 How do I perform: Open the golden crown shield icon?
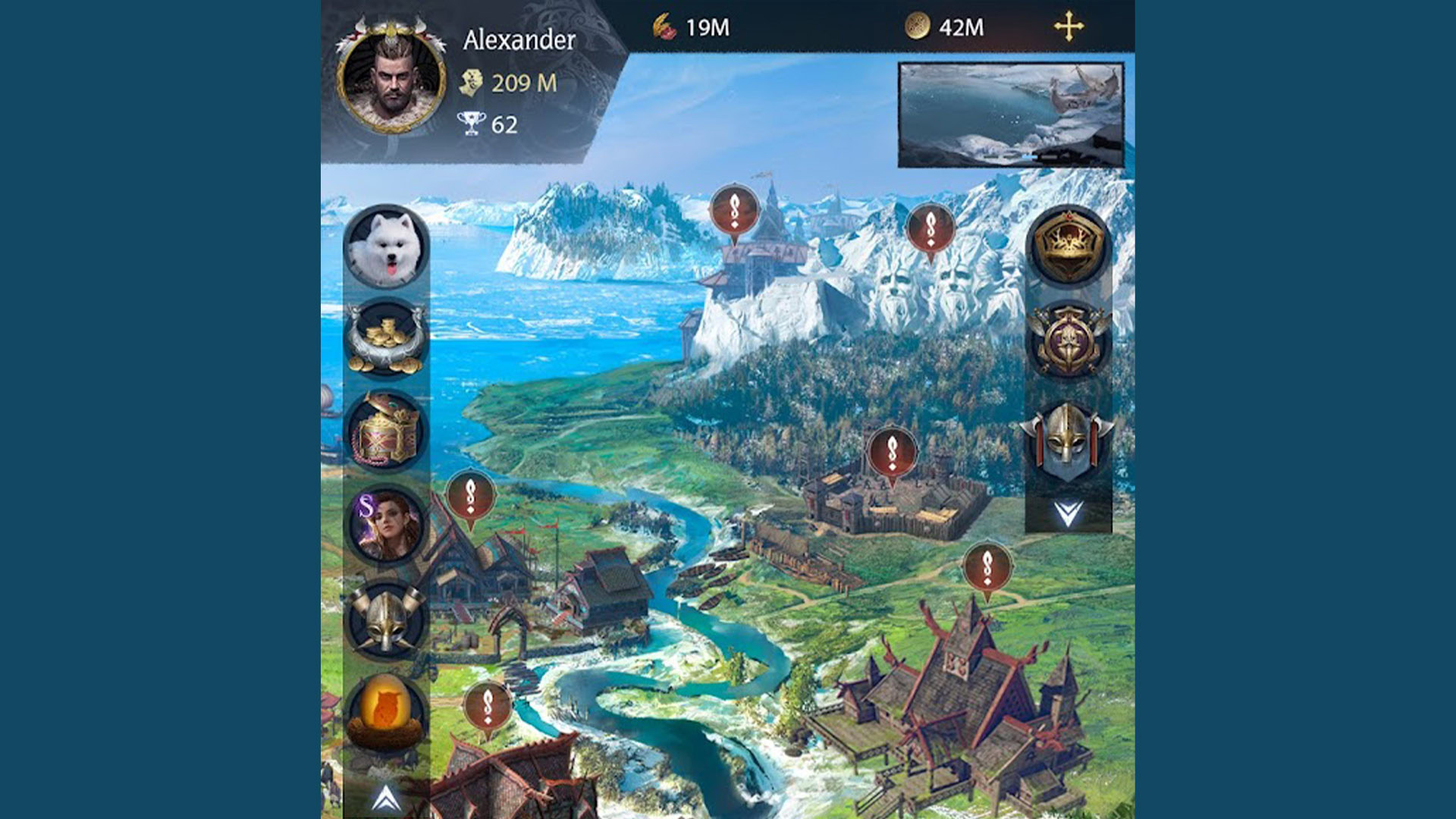1068,246
